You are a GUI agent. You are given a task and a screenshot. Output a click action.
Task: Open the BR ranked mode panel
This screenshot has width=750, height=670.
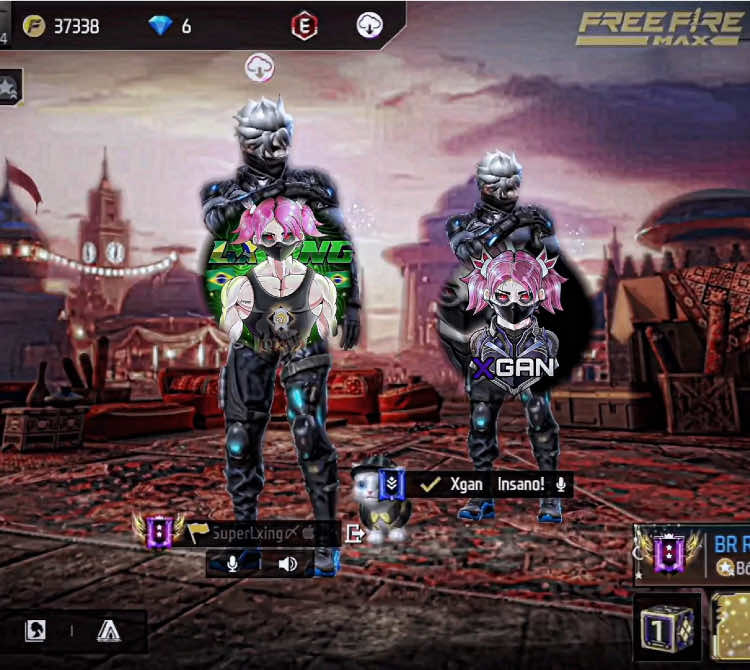[694, 555]
